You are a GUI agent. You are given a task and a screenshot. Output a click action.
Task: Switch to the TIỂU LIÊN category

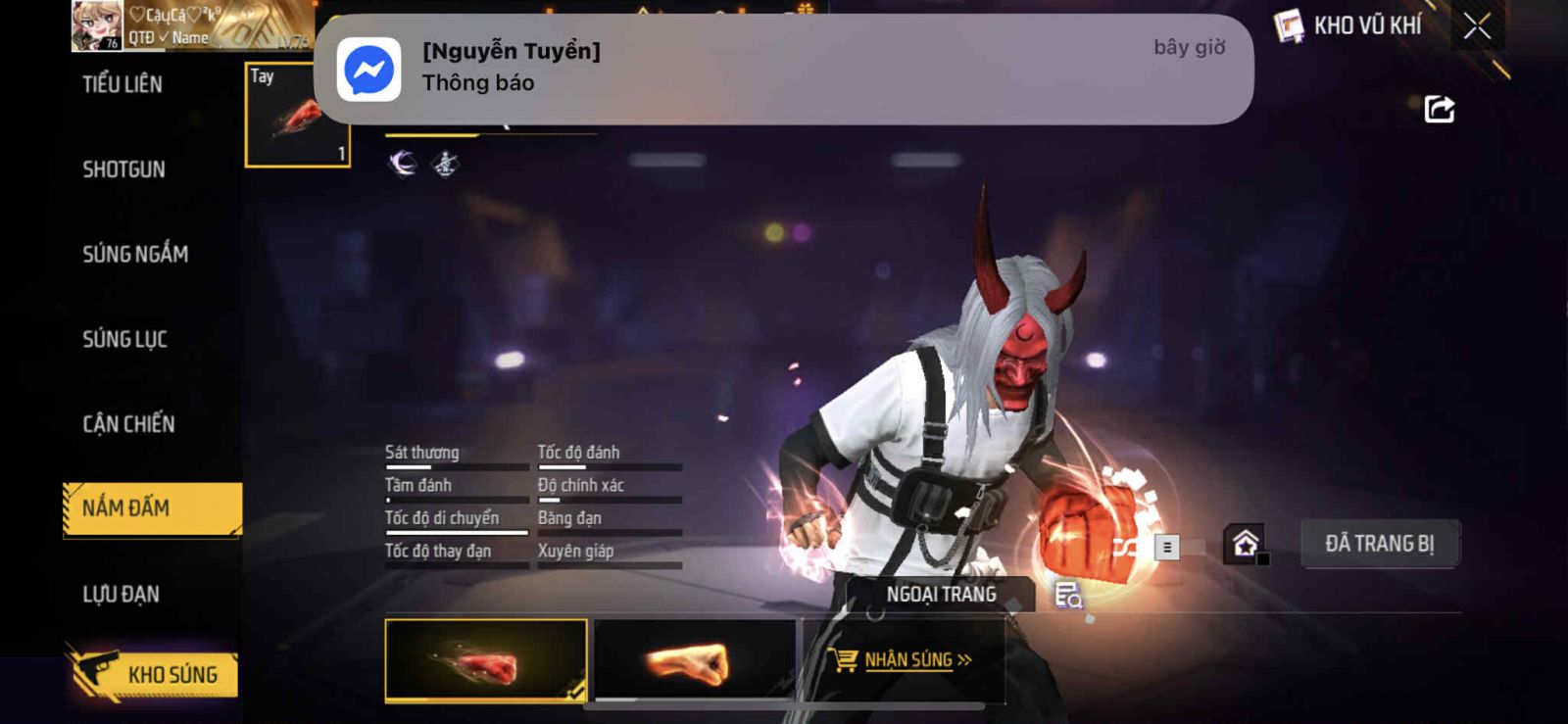(x=122, y=84)
